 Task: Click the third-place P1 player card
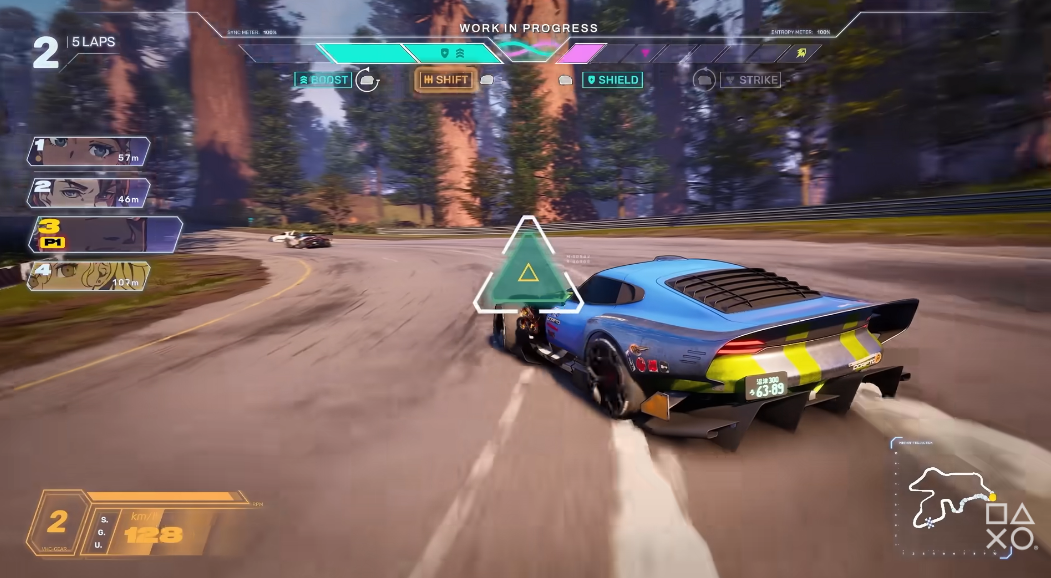point(105,234)
